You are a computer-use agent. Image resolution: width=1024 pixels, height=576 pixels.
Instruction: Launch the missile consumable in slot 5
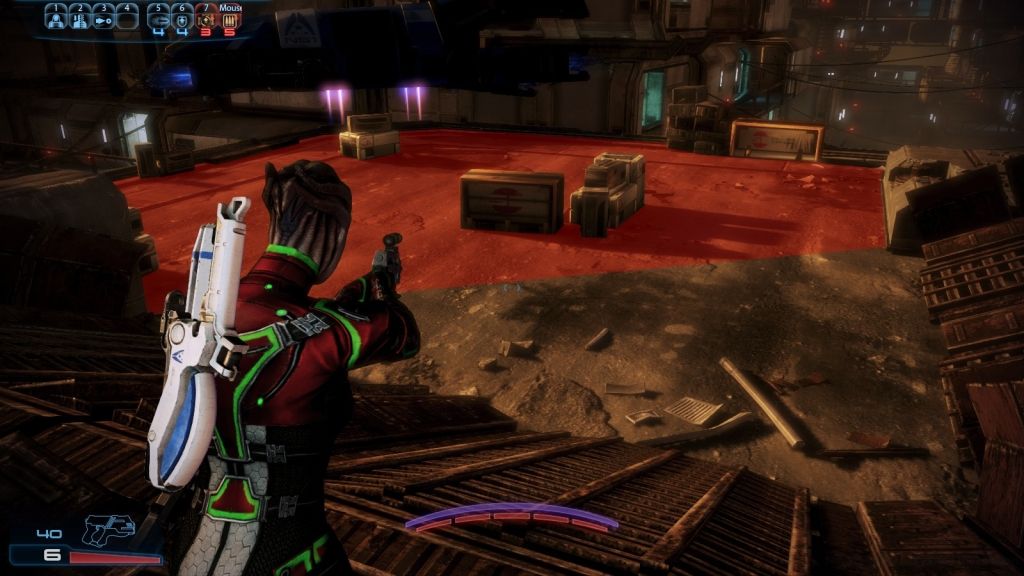pos(158,18)
